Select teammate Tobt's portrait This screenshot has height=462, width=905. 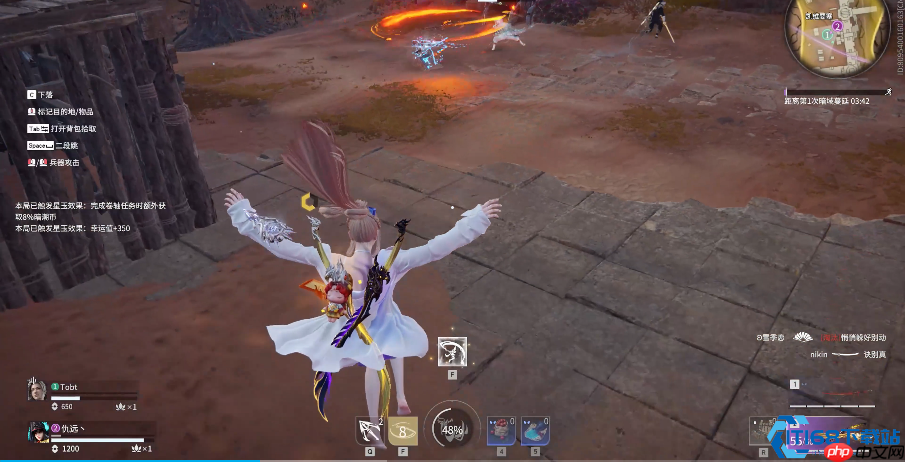(x=37, y=389)
